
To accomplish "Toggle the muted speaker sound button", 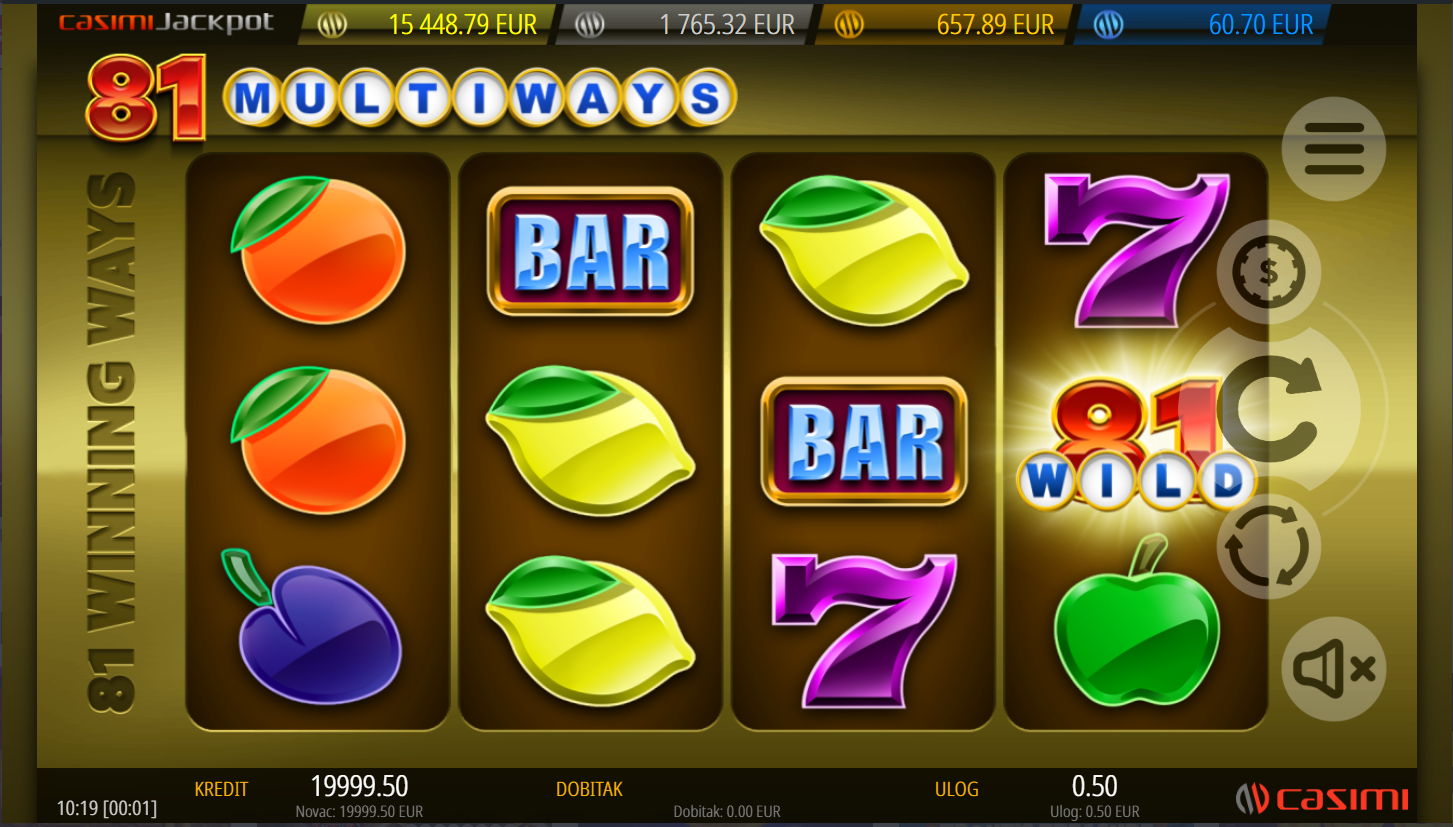I will (x=1333, y=669).
